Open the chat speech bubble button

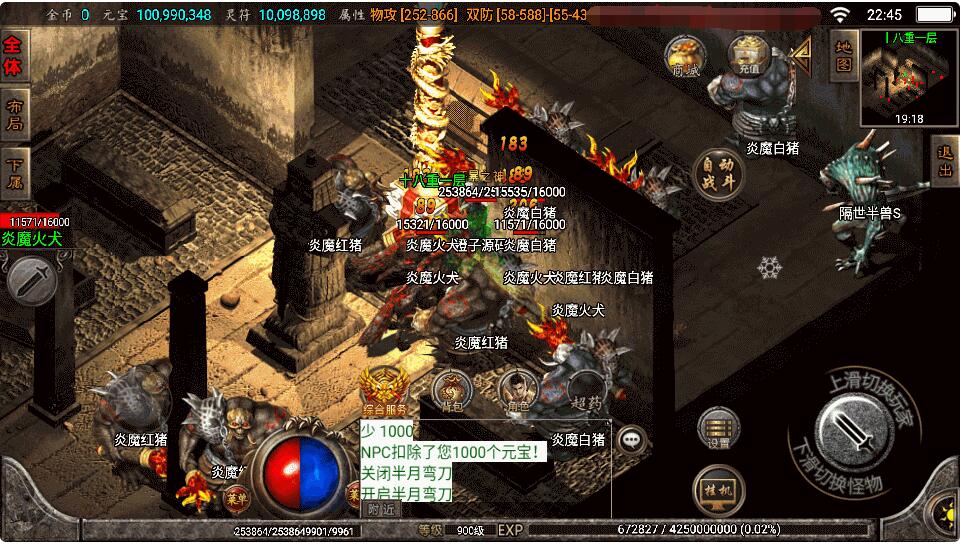pyautogui.click(x=632, y=438)
